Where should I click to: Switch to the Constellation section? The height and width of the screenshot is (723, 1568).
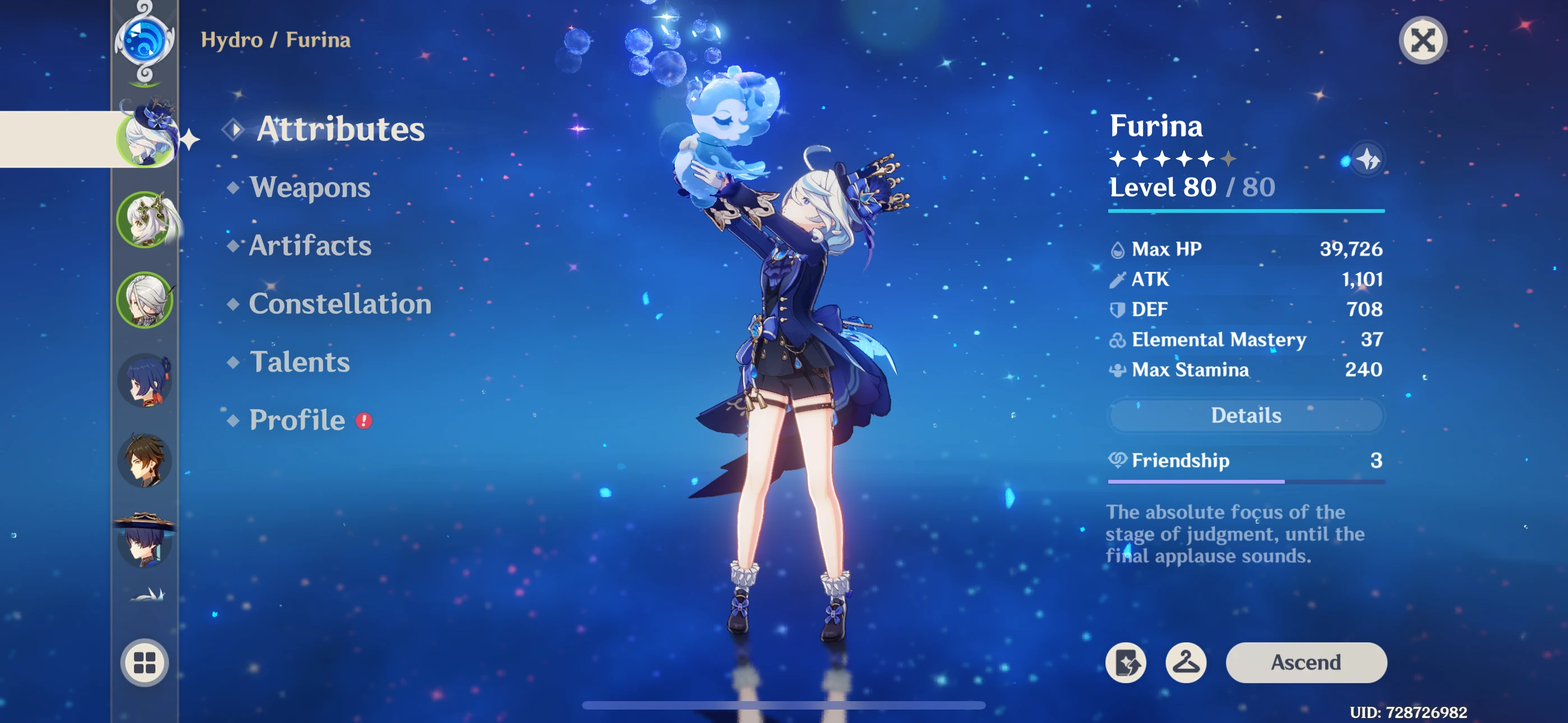click(340, 304)
